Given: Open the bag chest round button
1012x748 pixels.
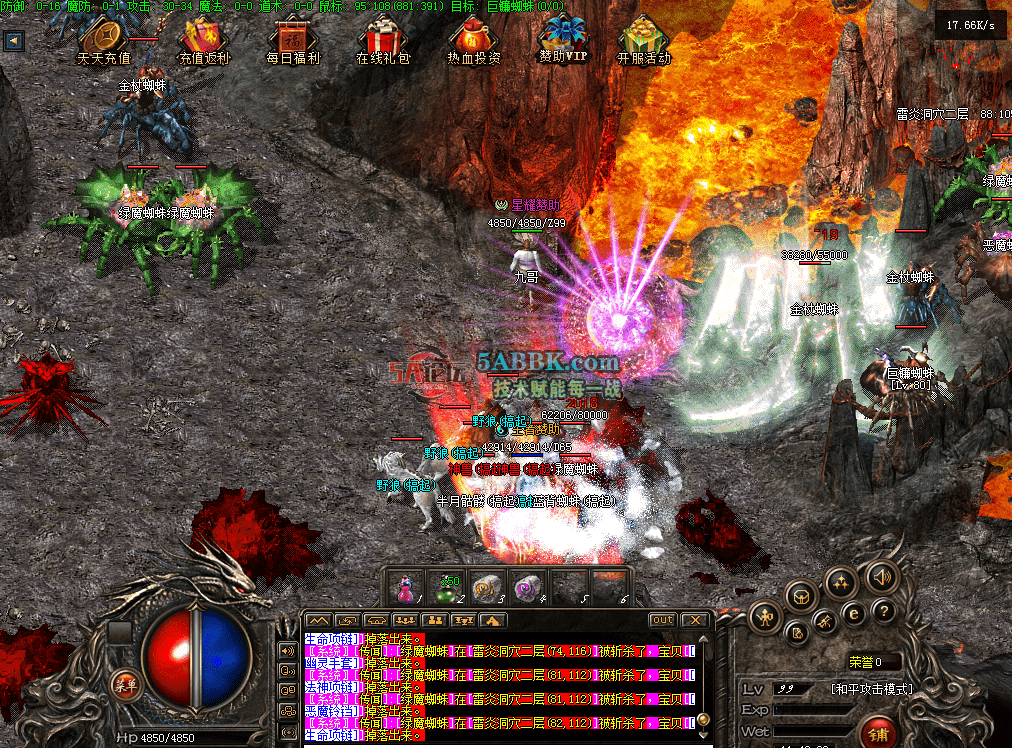Looking at the screenshot, I should coord(800,597).
